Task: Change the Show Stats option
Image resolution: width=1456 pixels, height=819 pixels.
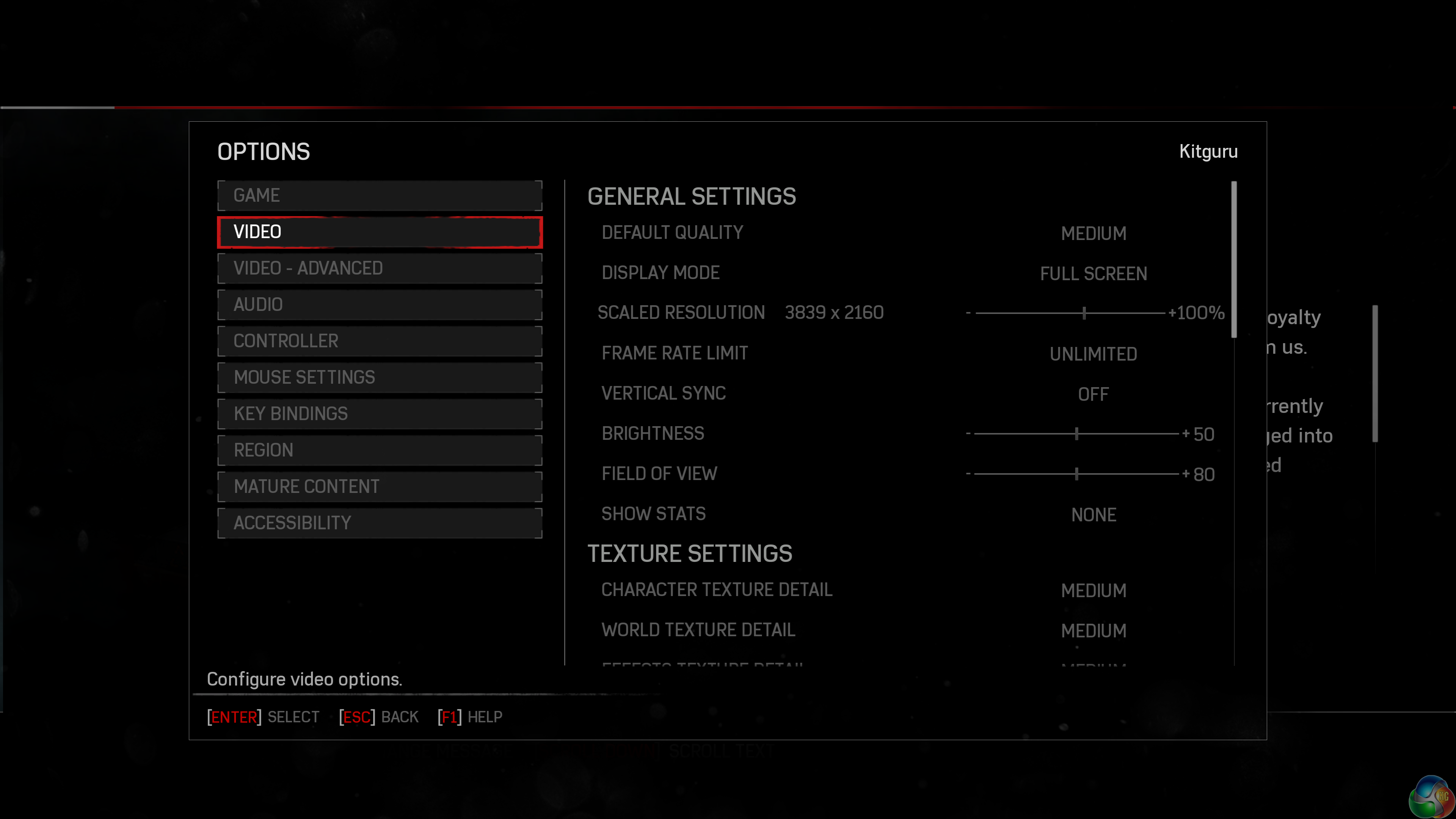Action: (1093, 515)
